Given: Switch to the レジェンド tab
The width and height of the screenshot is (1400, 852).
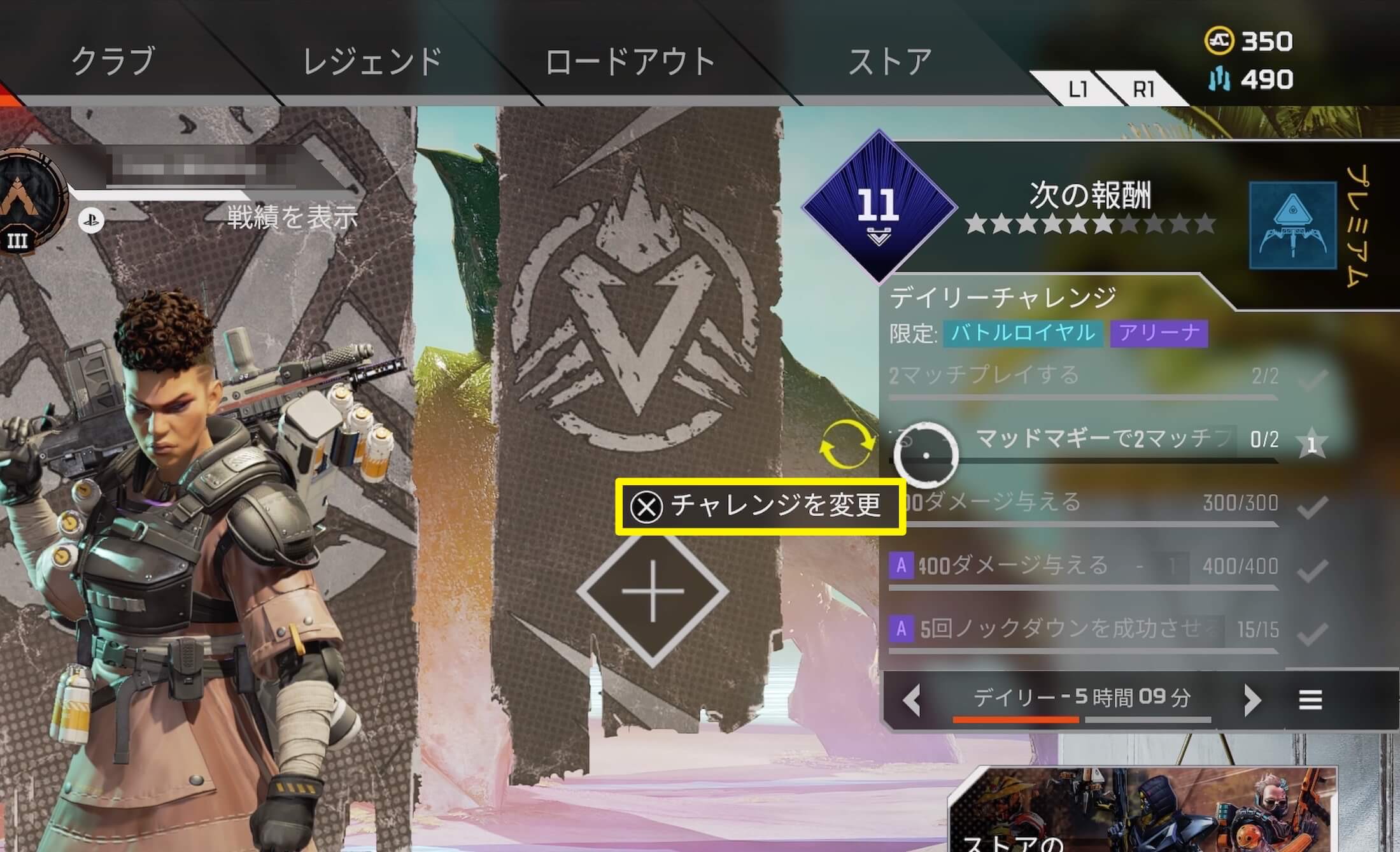Looking at the screenshot, I should 372,61.
